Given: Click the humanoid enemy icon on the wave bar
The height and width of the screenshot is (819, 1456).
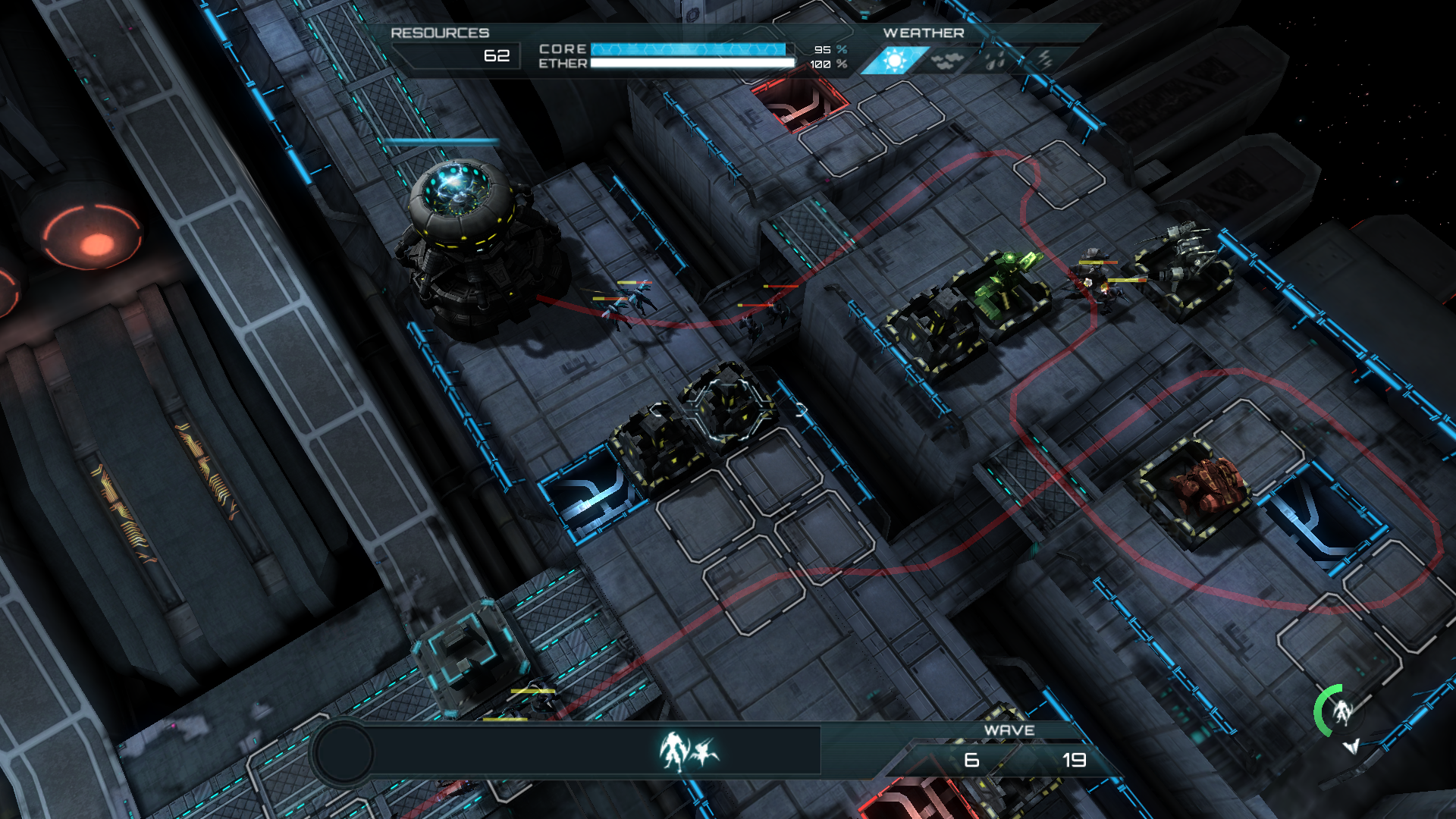Looking at the screenshot, I should [673, 752].
